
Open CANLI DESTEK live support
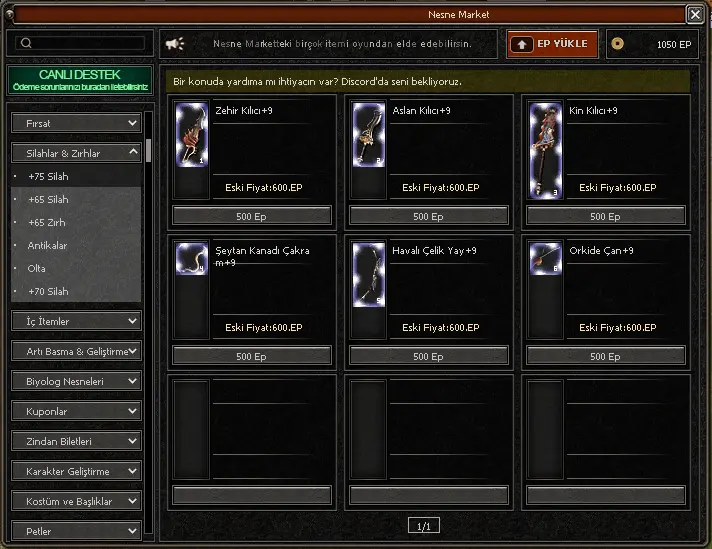79,81
